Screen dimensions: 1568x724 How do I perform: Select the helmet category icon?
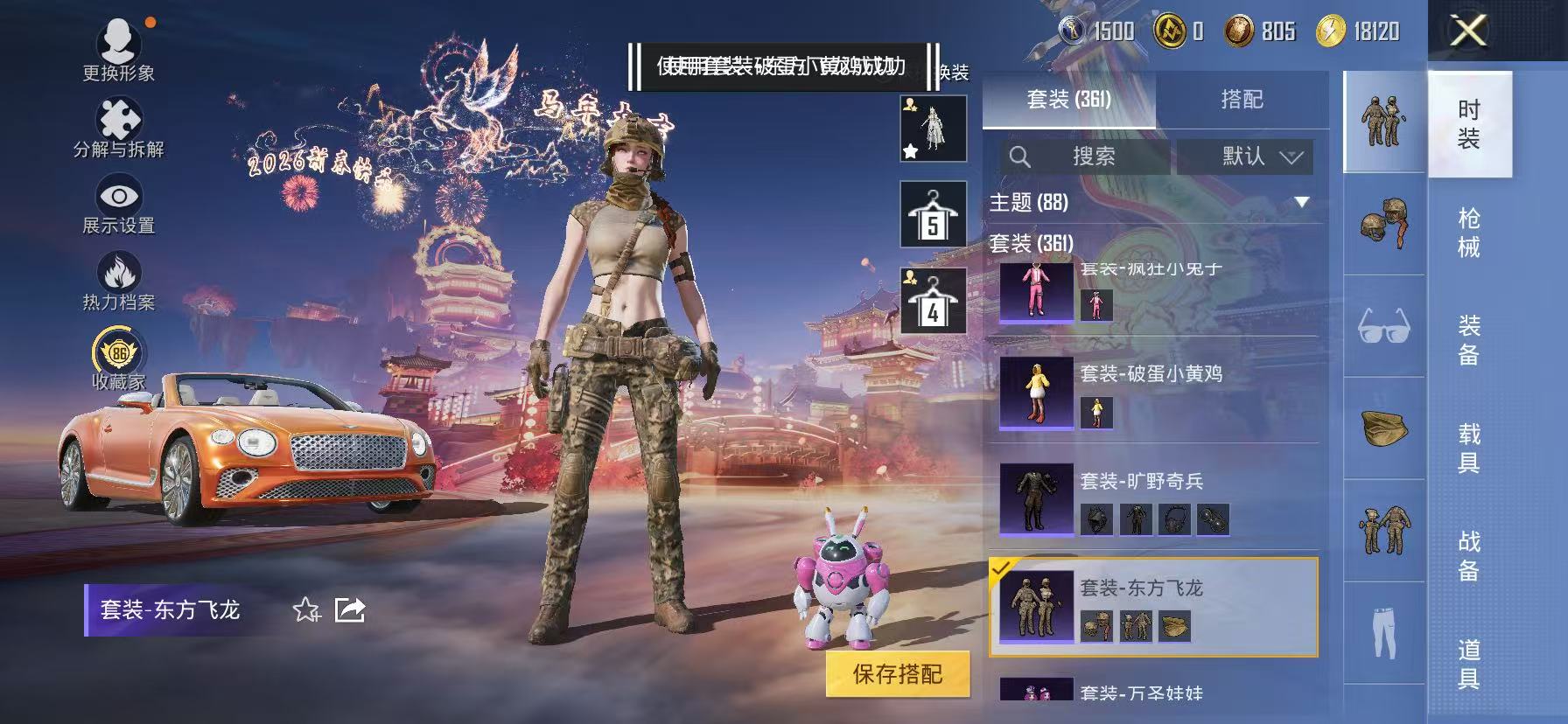click(1382, 220)
